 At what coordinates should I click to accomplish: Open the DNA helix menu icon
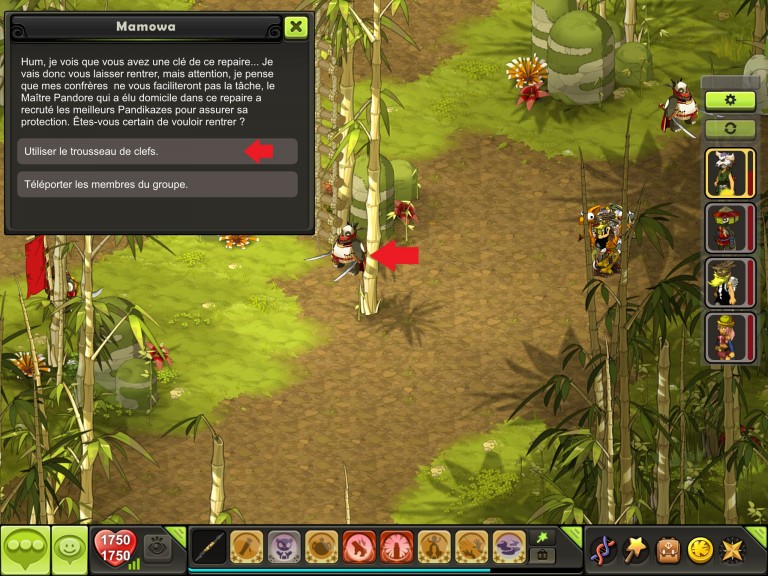point(602,549)
